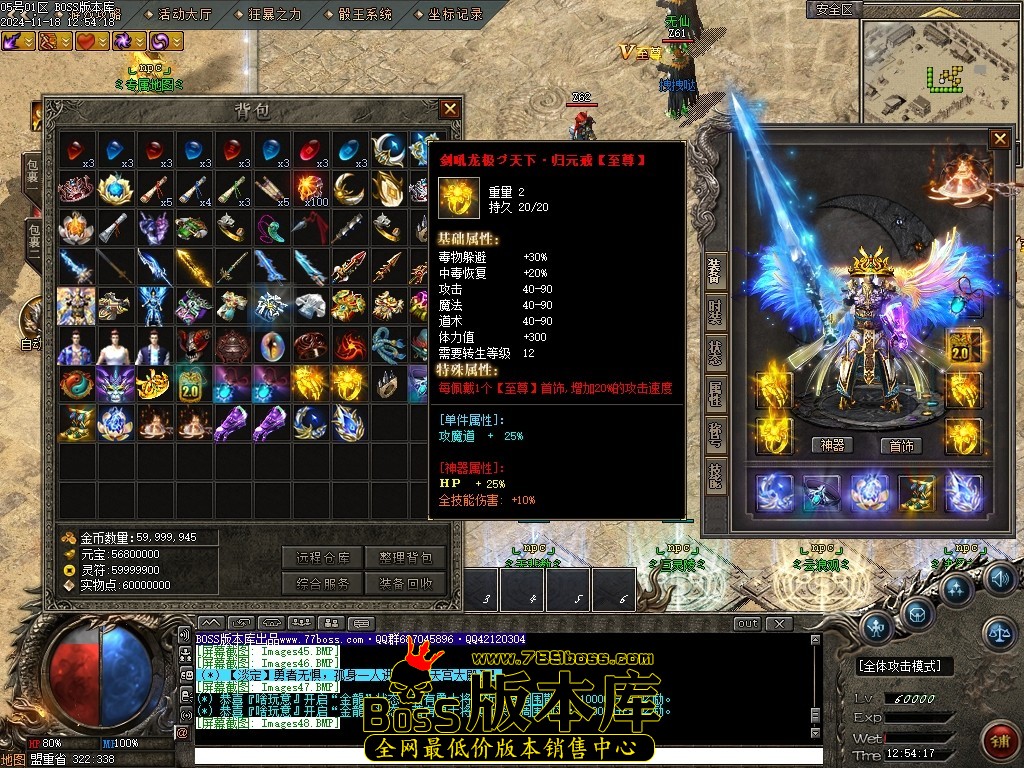Open 装备回收 equipment recycling
The height and width of the screenshot is (768, 1024).
405,584
